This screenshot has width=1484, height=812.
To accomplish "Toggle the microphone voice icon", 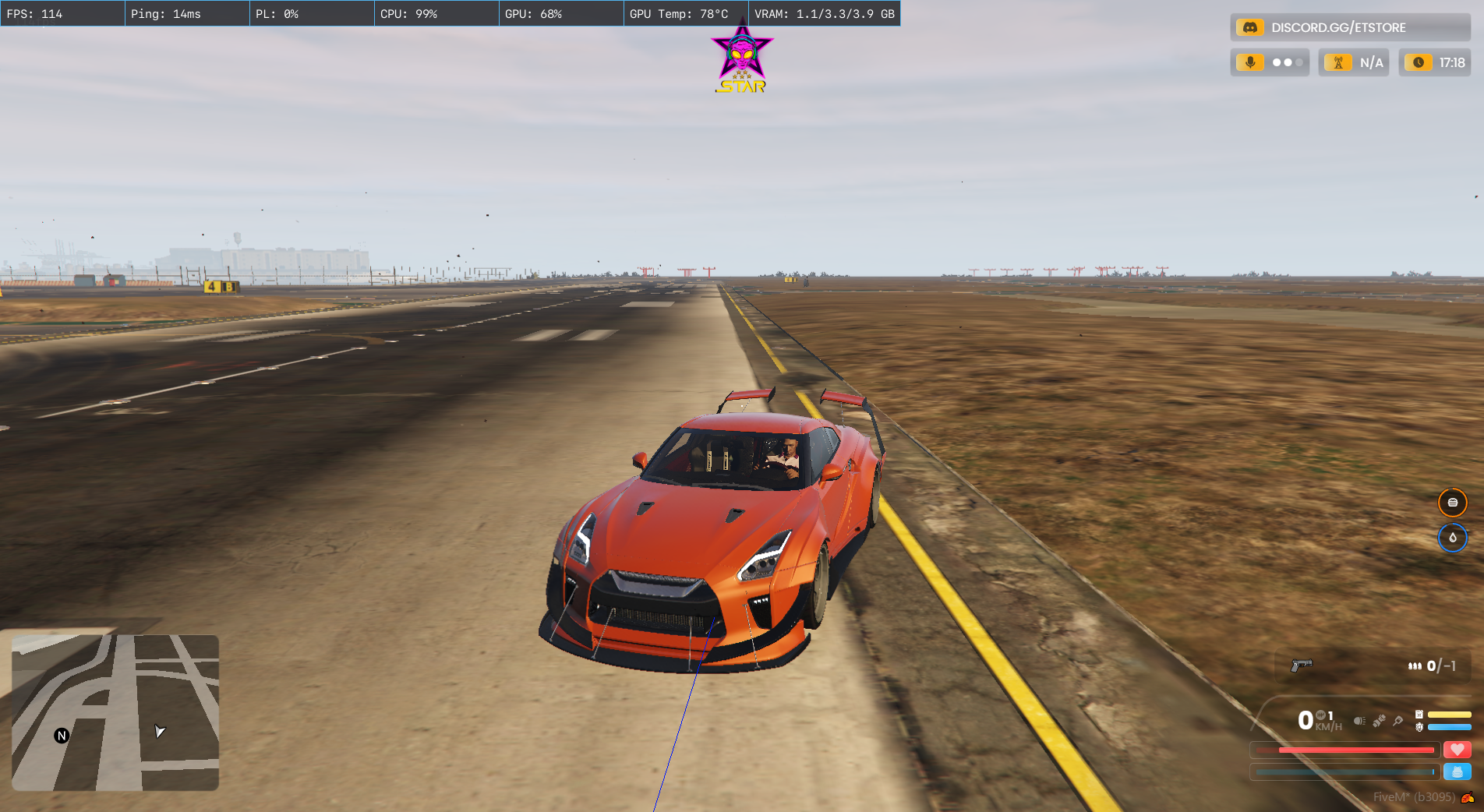I will 1250,62.
